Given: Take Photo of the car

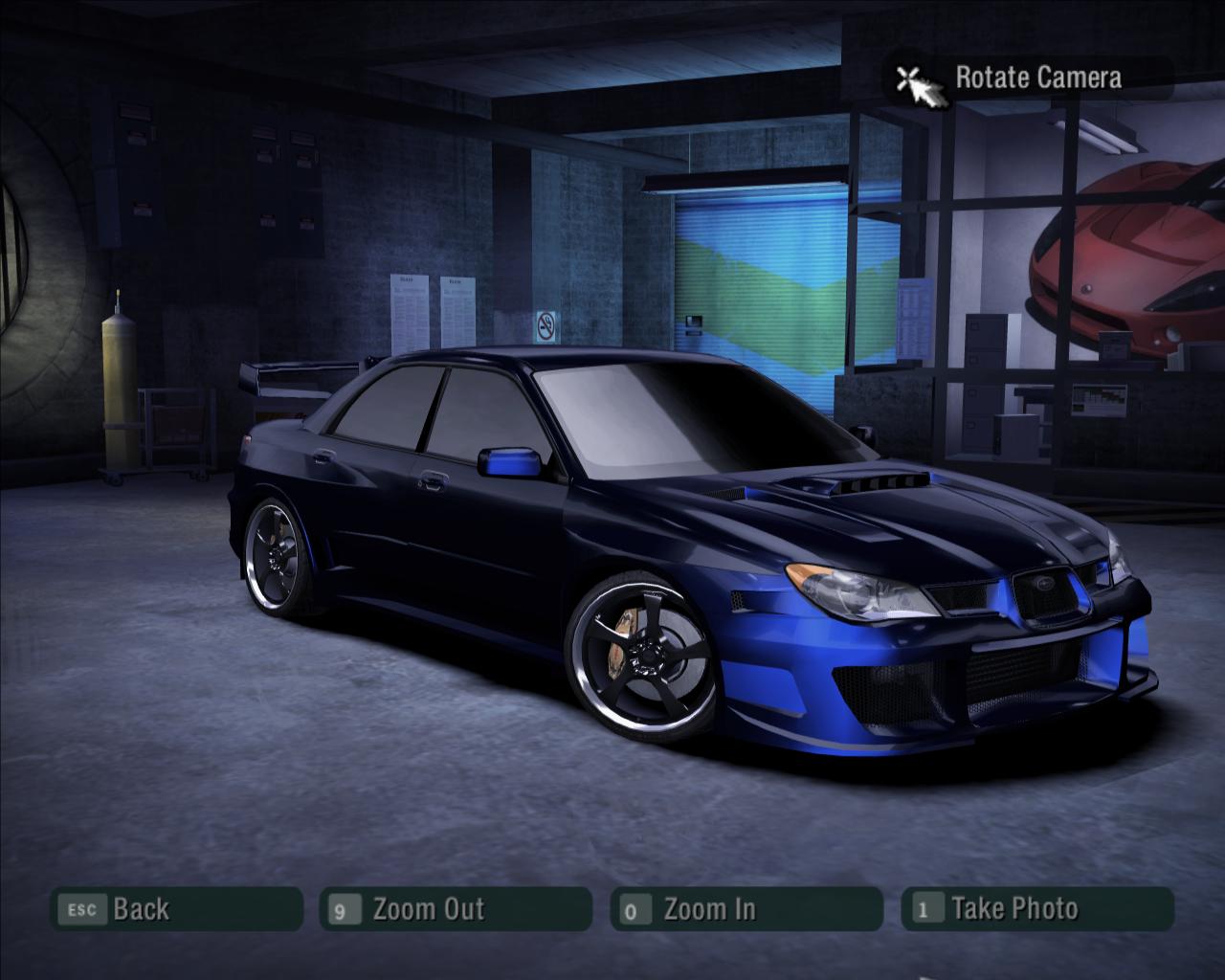Looking at the screenshot, I should point(1036,908).
